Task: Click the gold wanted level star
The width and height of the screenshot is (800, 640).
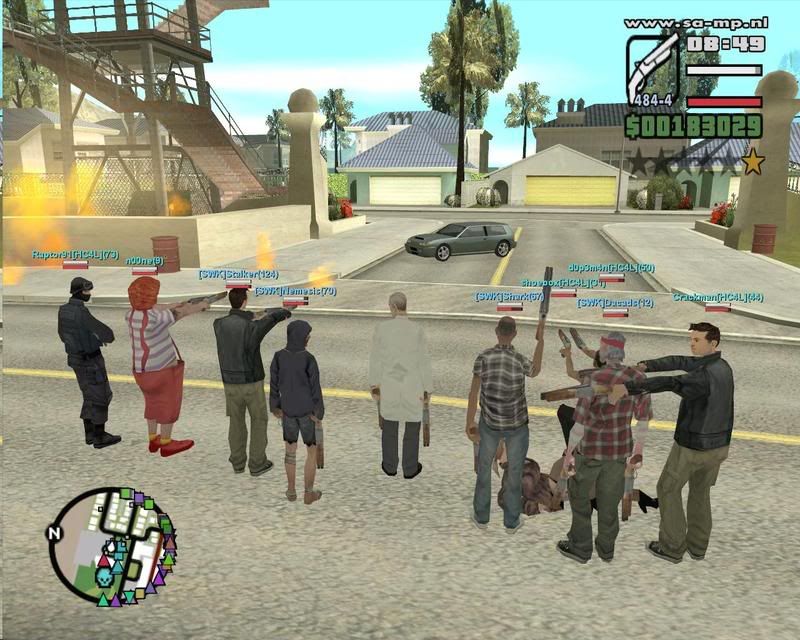Action: point(752,159)
